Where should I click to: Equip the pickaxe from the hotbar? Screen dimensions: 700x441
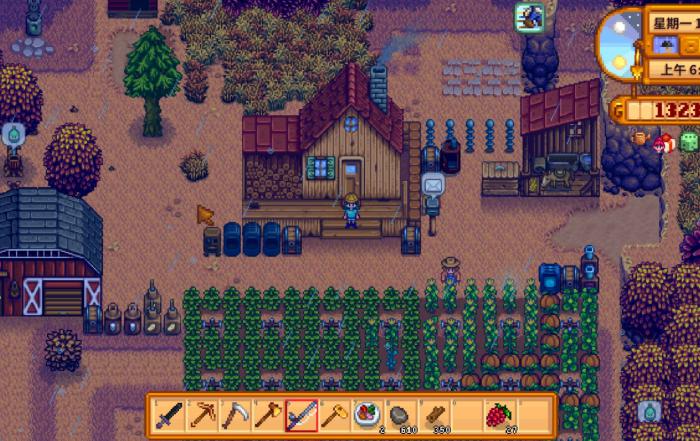tap(204, 413)
